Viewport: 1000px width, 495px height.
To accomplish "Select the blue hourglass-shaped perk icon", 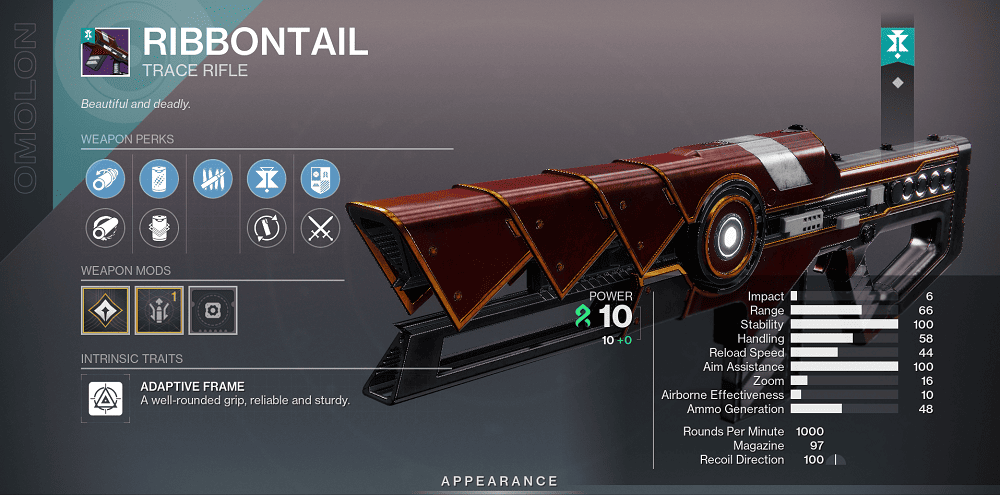I will [x=266, y=180].
